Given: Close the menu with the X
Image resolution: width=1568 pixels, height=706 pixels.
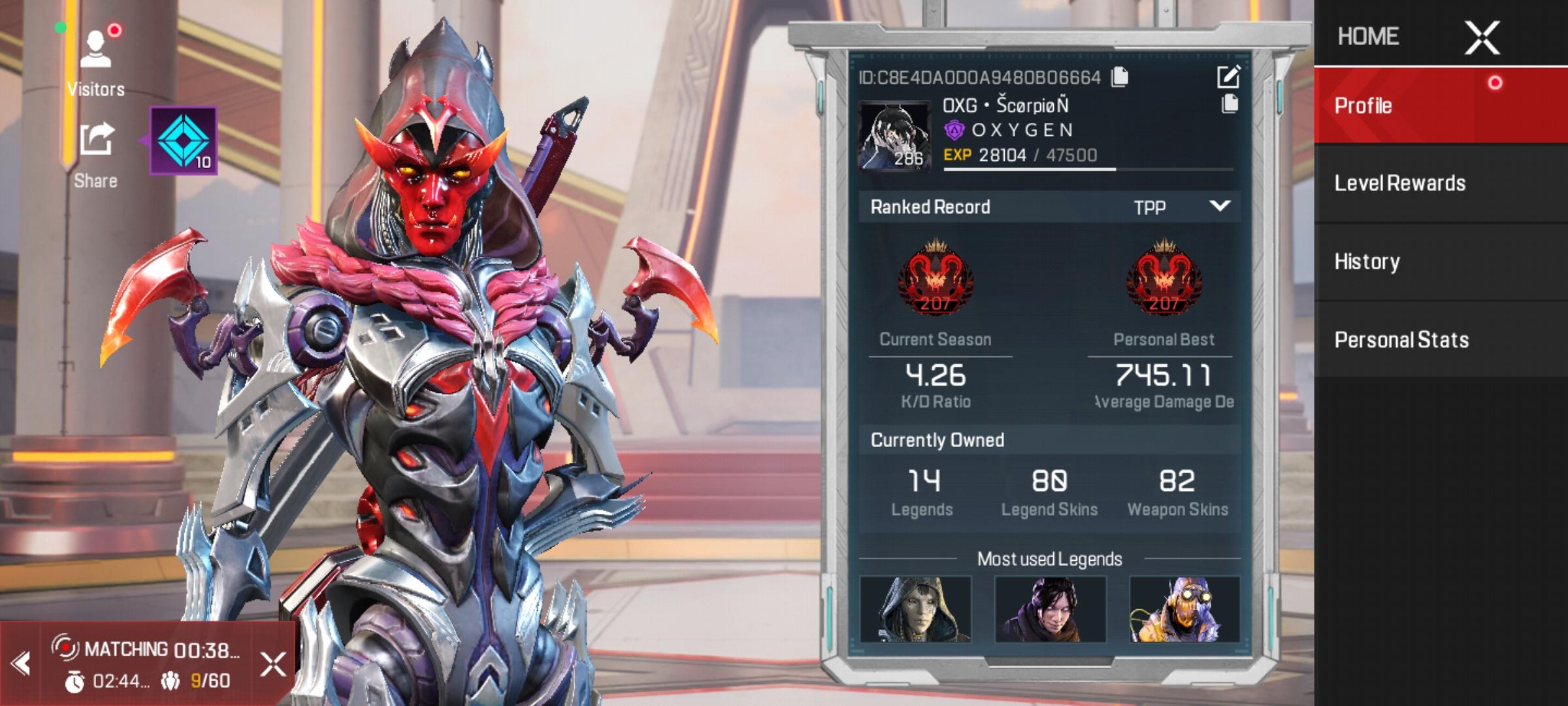Looking at the screenshot, I should (x=1482, y=37).
